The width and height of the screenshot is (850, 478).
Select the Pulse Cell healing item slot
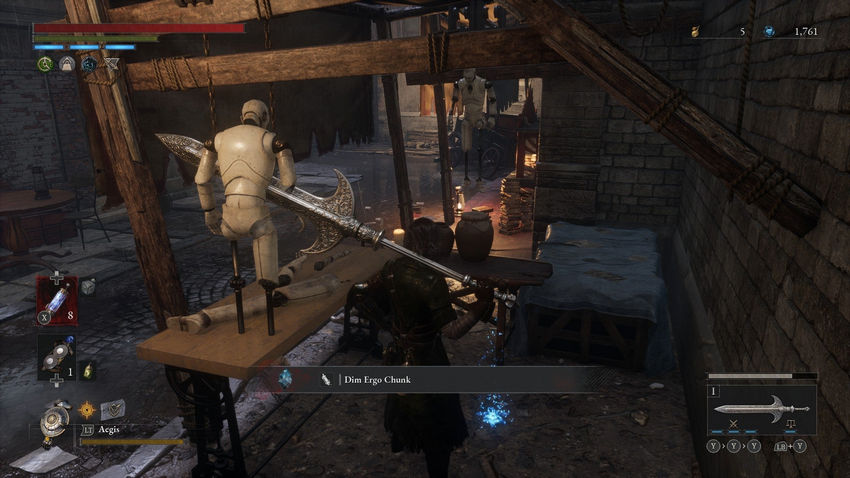click(57, 300)
